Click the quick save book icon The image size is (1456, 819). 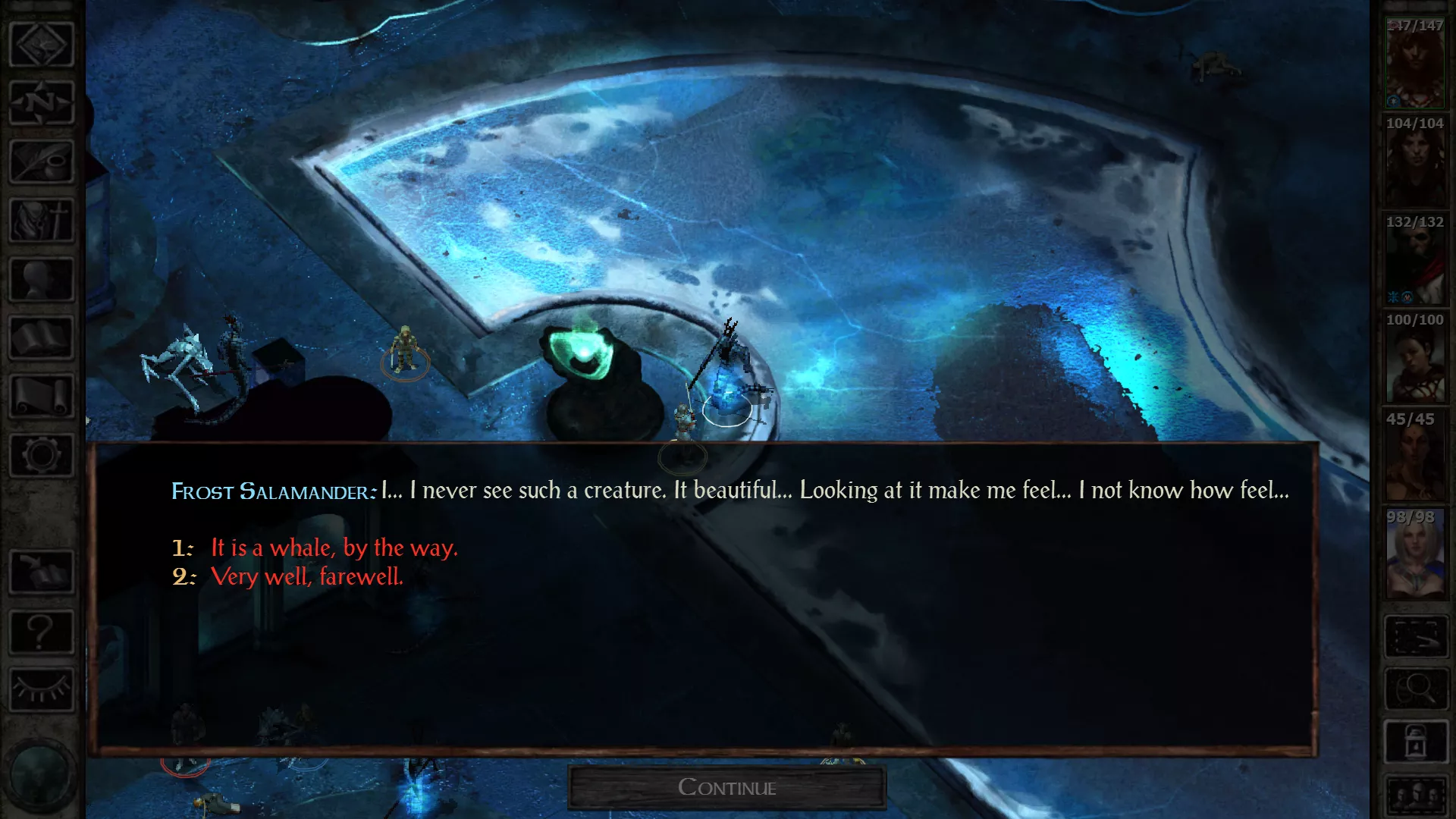click(x=42, y=573)
